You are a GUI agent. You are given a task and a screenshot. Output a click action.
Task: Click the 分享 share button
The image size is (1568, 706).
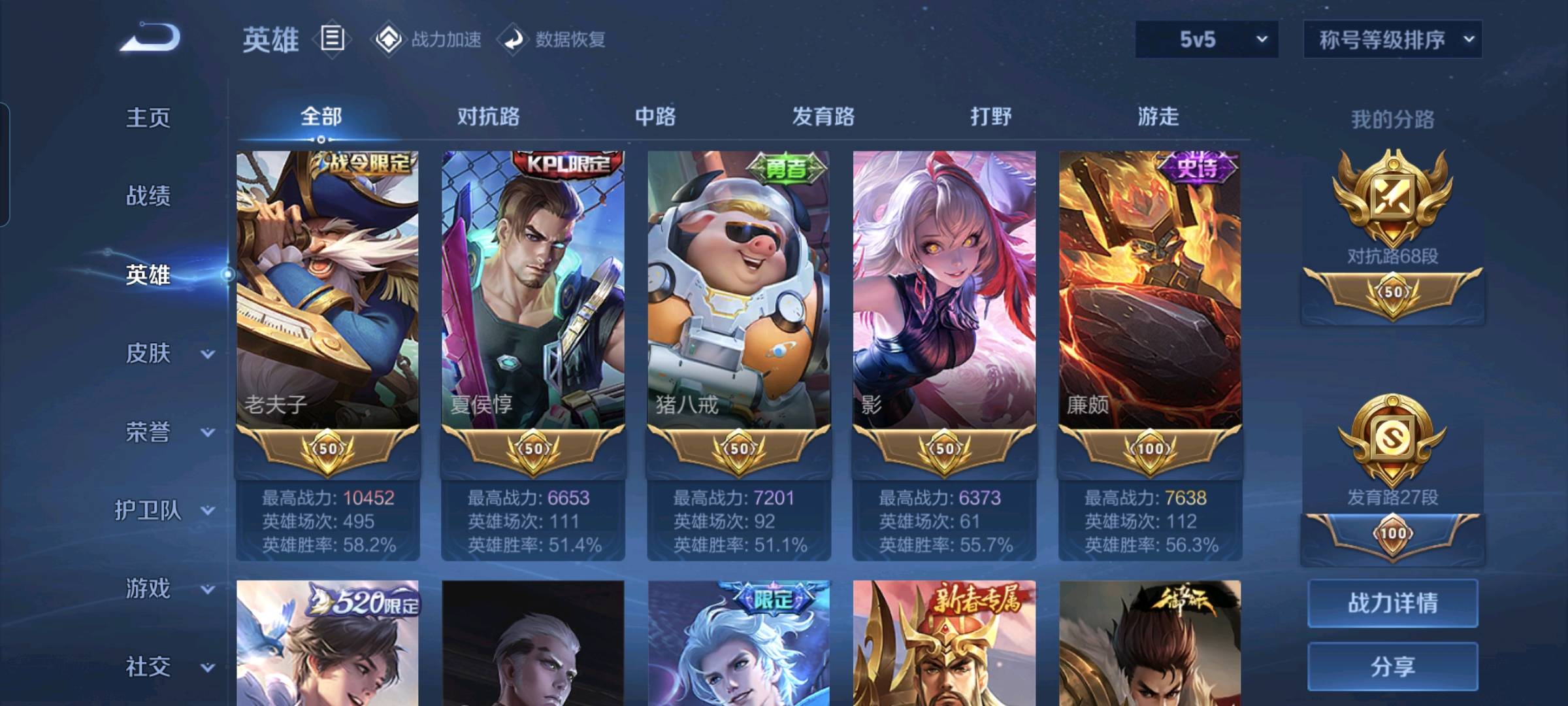point(1392,666)
